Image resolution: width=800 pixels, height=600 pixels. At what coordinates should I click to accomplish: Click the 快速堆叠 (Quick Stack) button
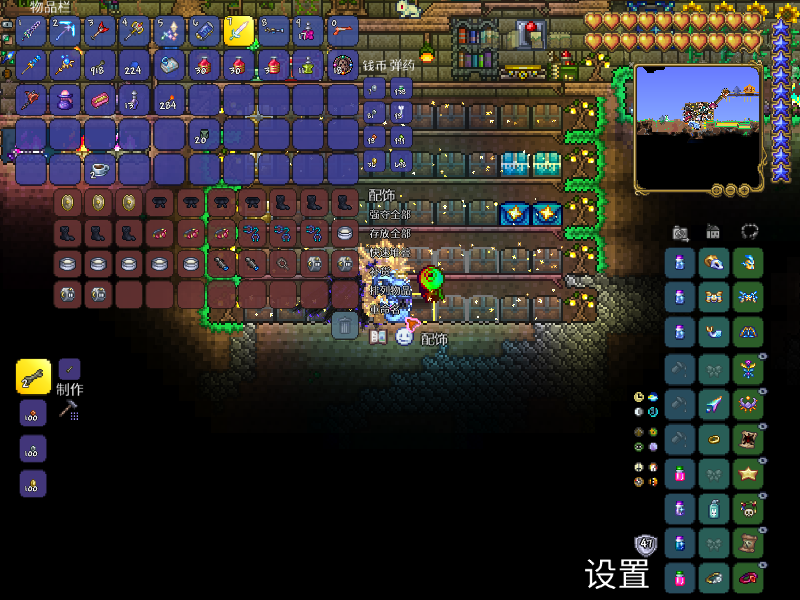(389, 252)
